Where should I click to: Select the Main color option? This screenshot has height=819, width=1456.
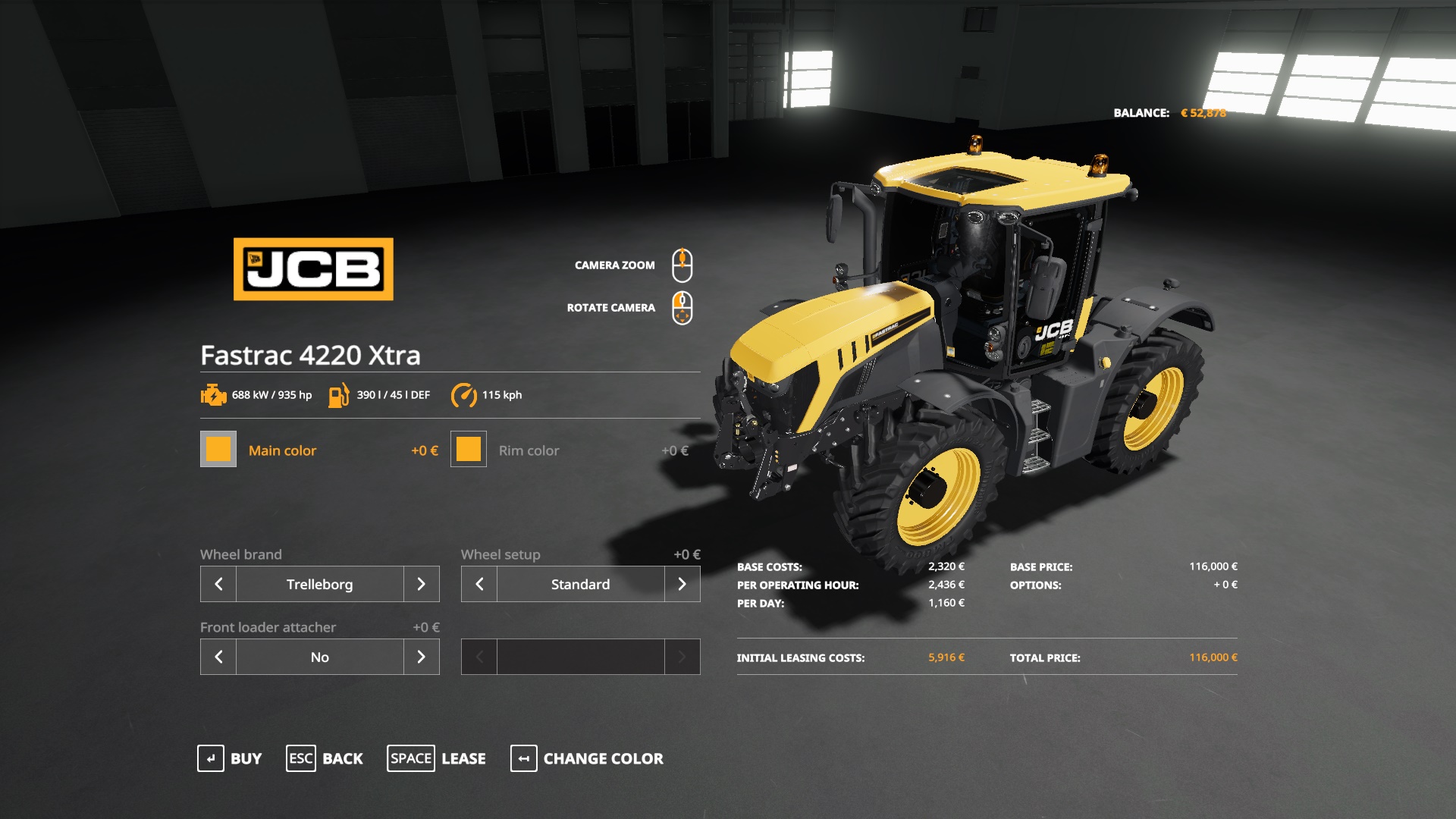(x=283, y=450)
